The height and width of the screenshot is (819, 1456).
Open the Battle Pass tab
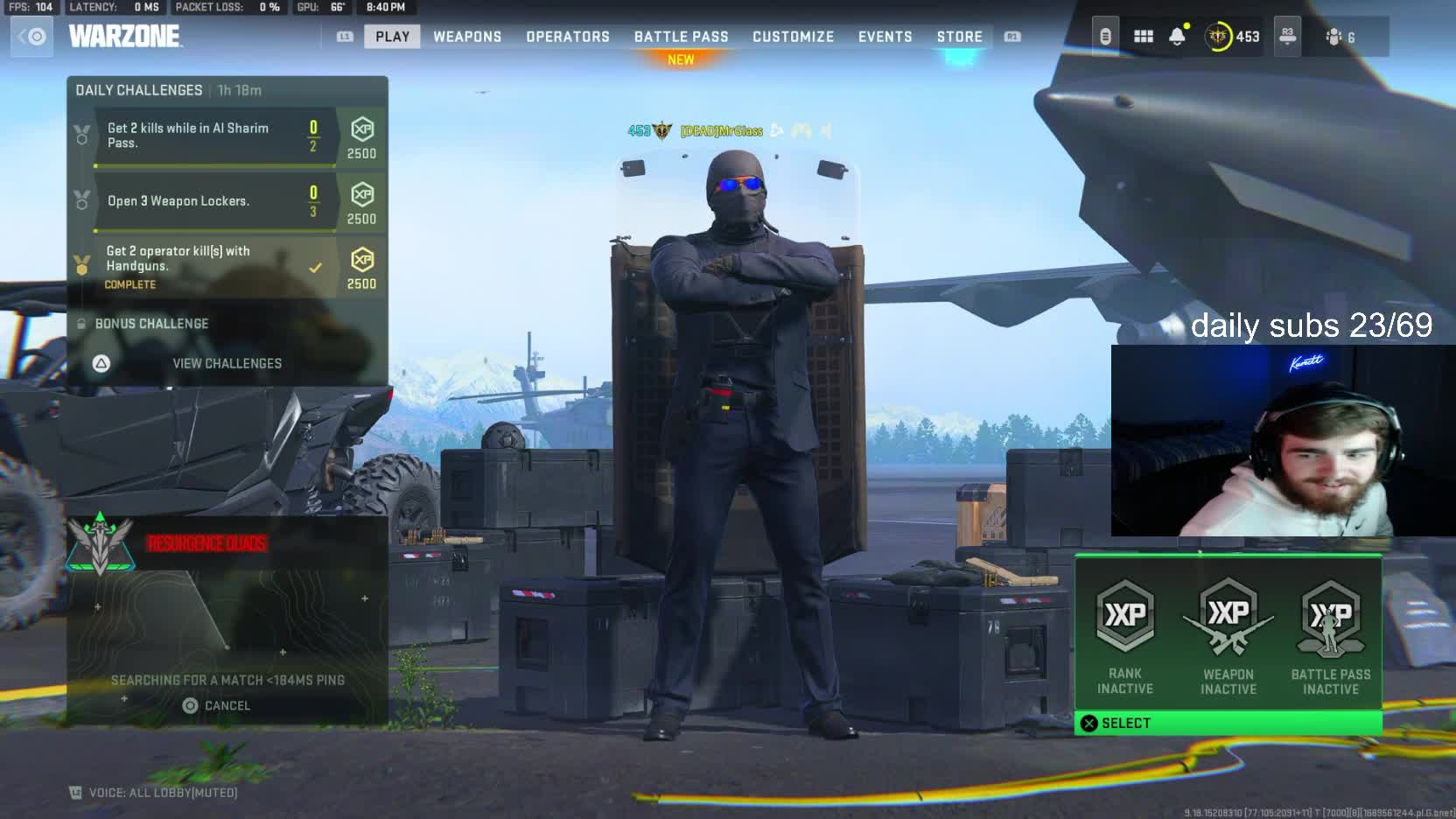(x=681, y=37)
